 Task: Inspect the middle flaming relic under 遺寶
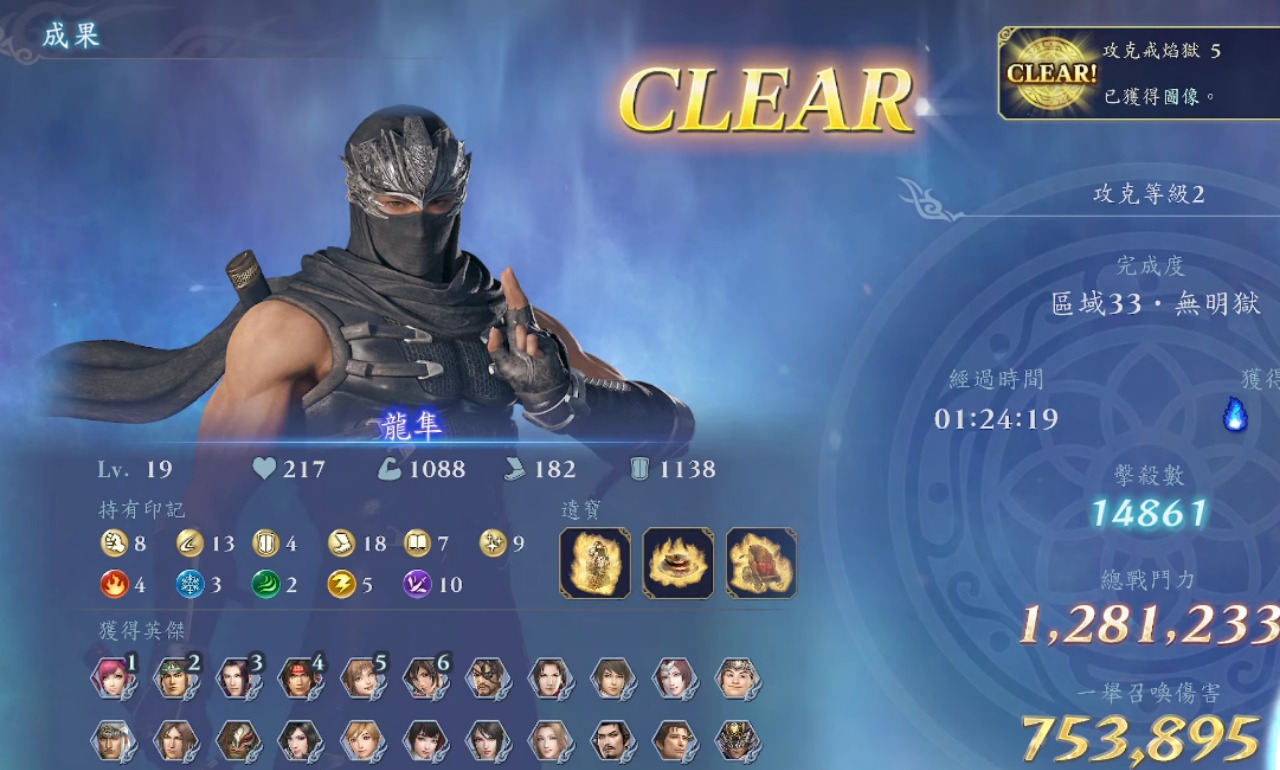[x=678, y=563]
